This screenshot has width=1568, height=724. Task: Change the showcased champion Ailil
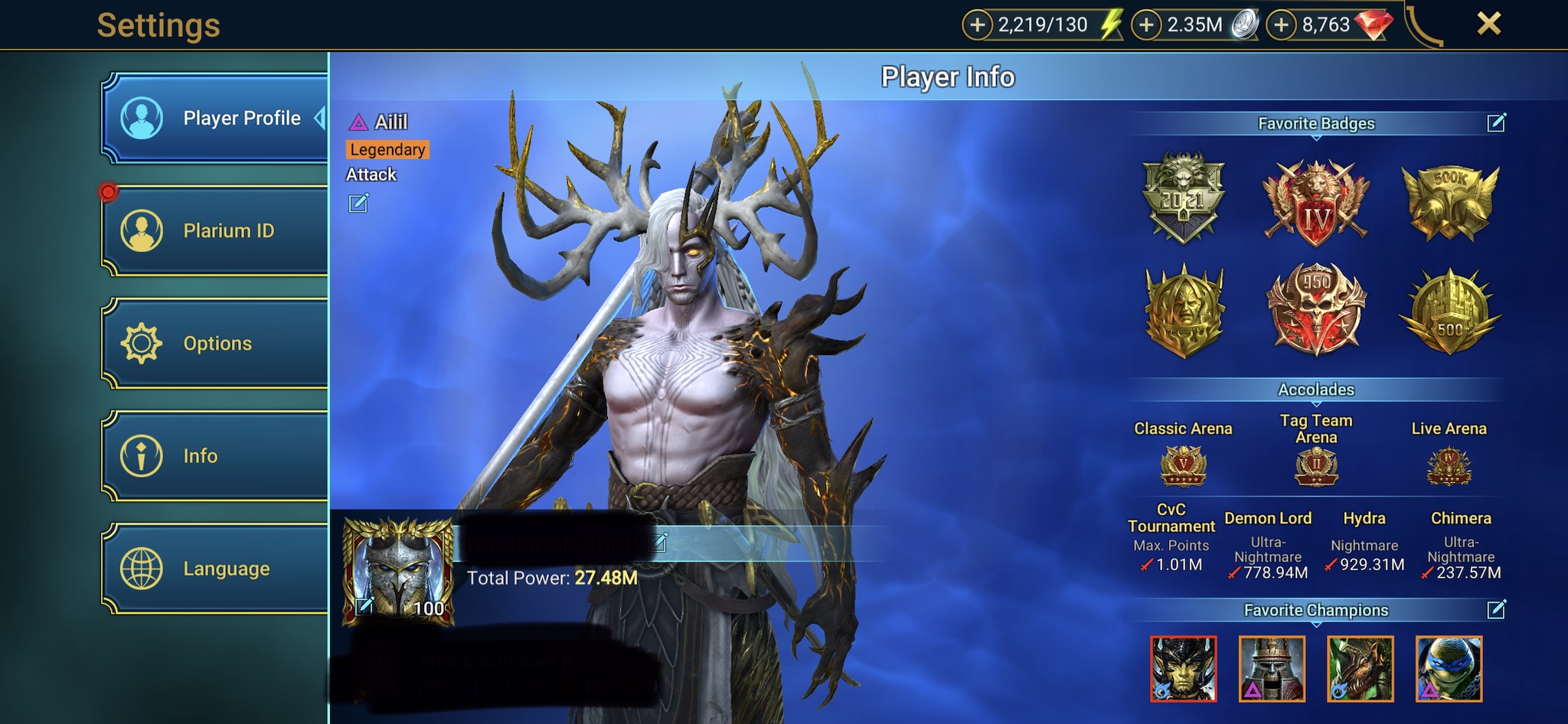tap(358, 203)
